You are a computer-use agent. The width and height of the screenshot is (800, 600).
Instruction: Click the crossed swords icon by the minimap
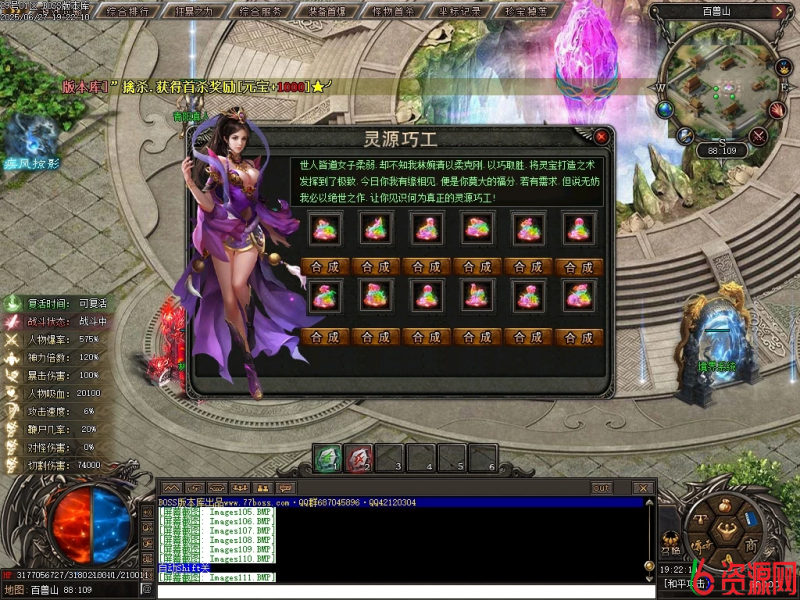758,135
